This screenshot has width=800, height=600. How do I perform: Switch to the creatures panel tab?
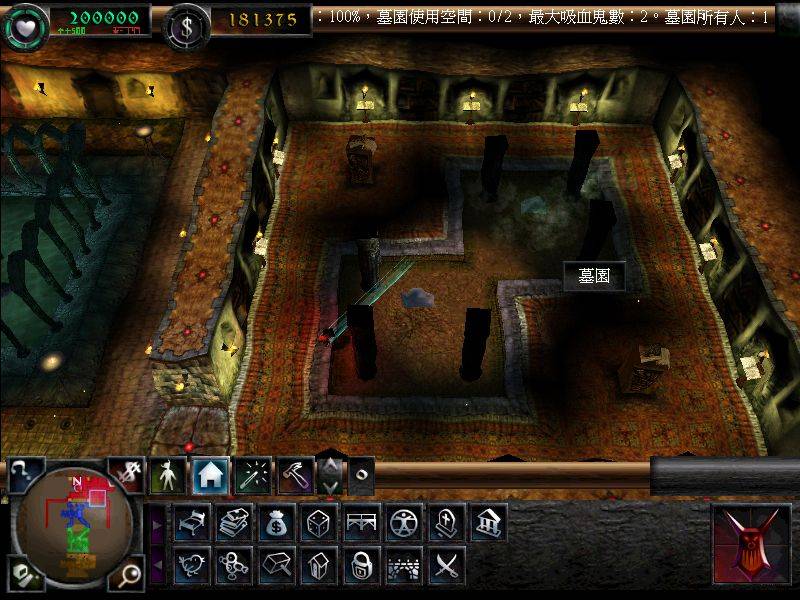click(x=167, y=476)
